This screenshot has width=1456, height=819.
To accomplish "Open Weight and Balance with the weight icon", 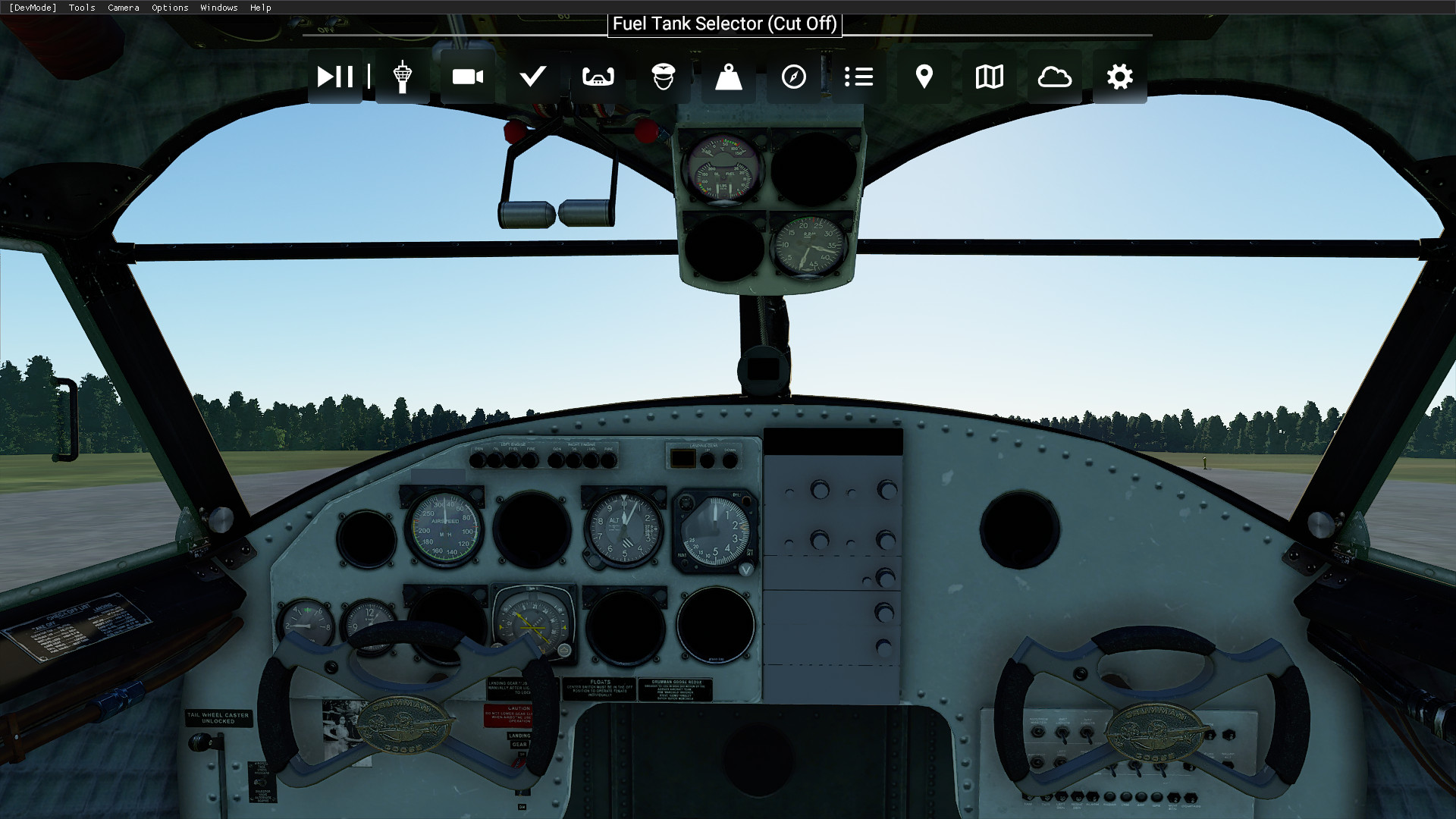I will tap(728, 76).
